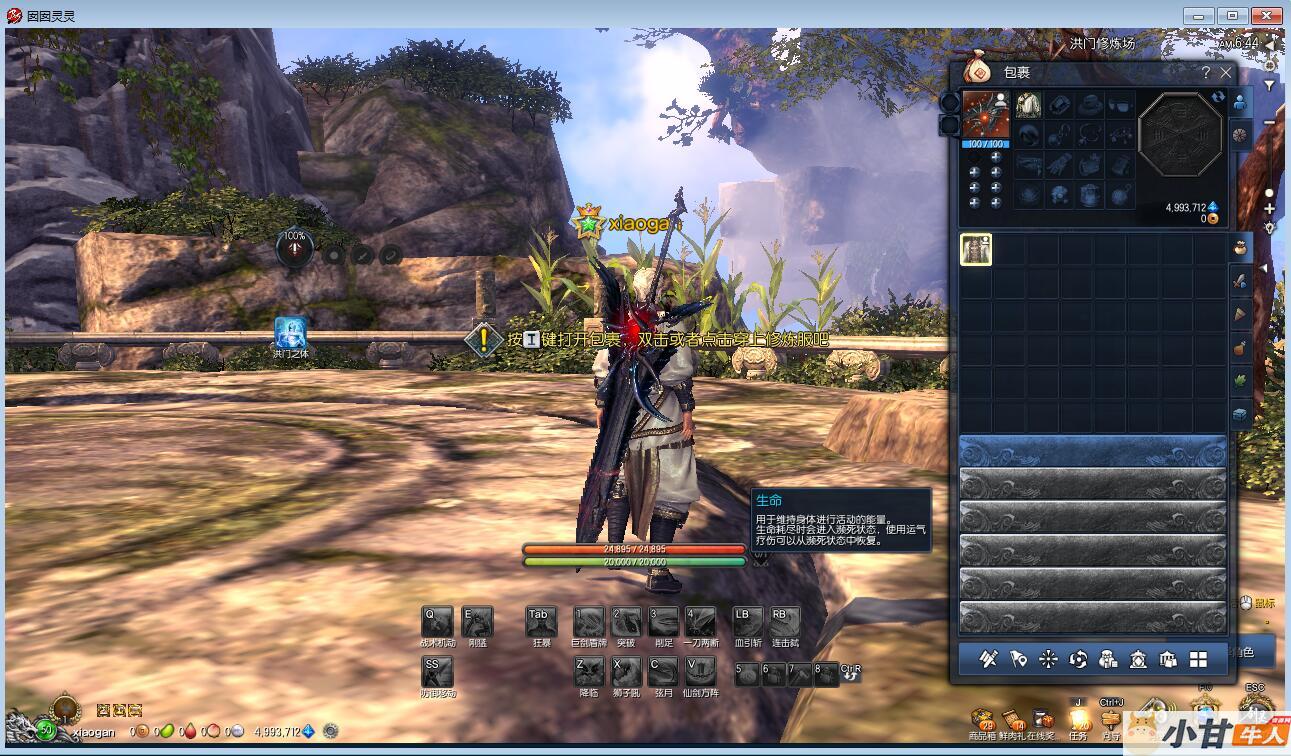Use the 战术机动 Q skill
1291x756 pixels.
437,621
